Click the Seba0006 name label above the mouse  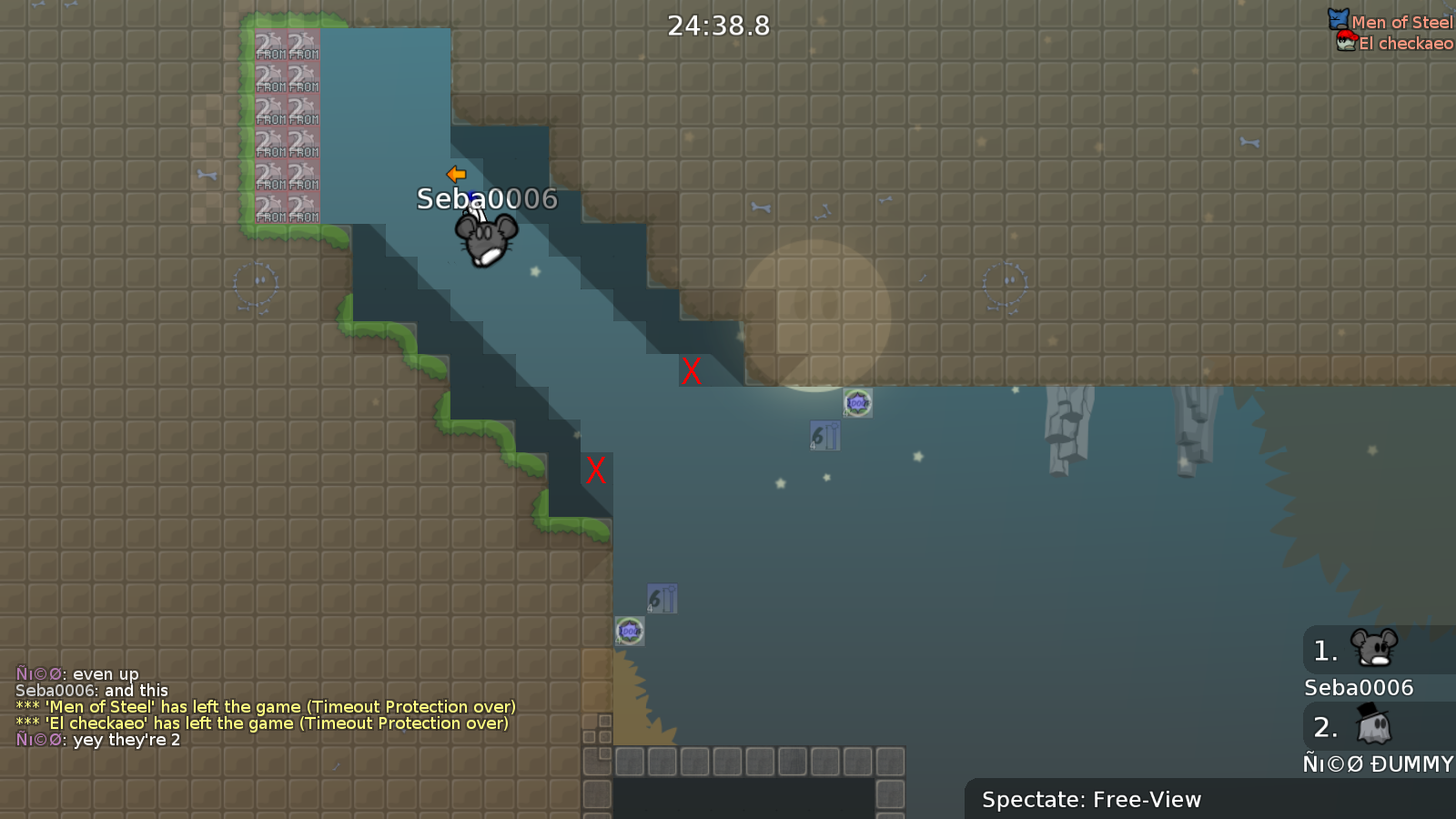487,199
